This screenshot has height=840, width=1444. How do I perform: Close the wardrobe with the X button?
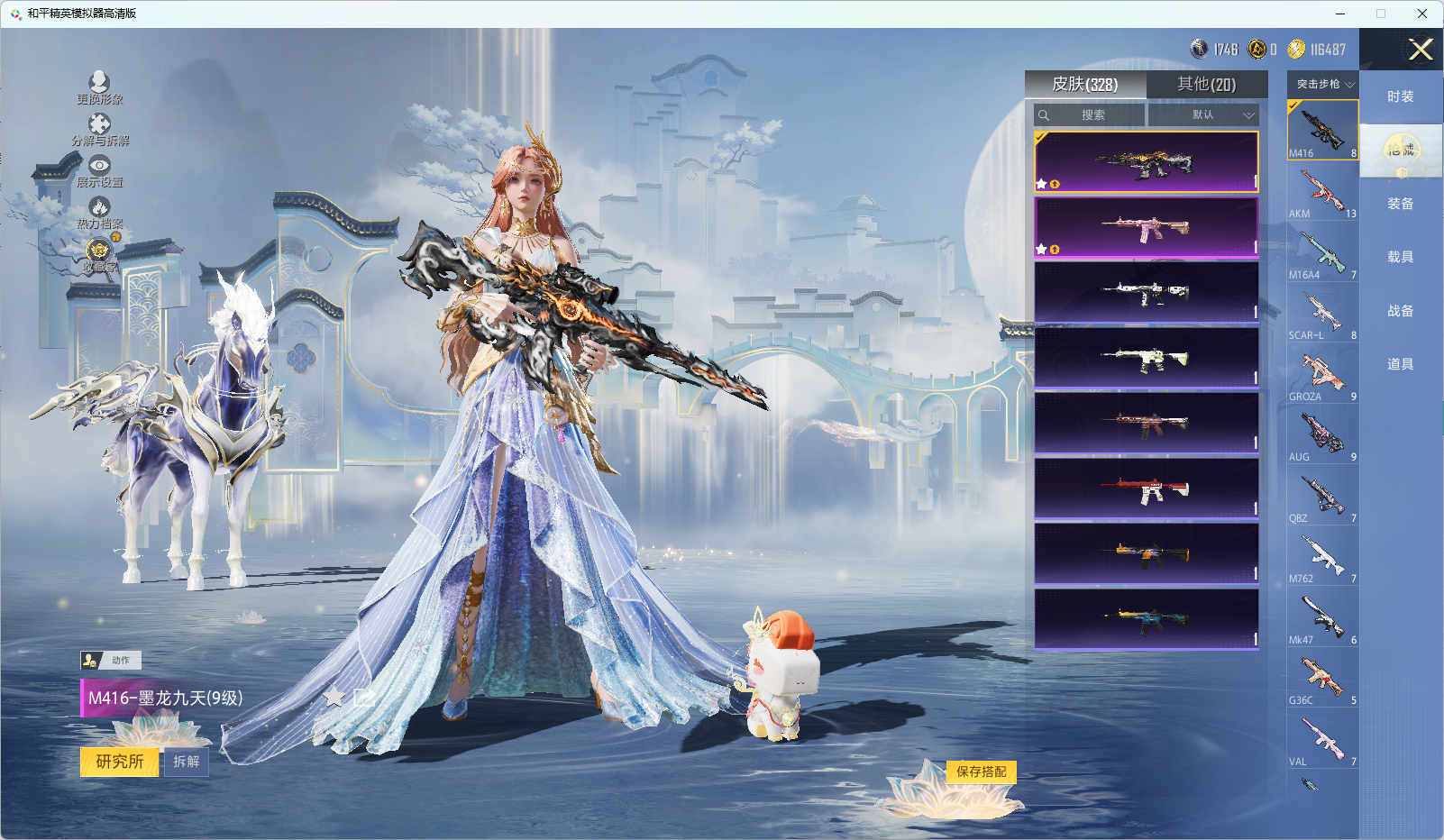[x=1421, y=50]
